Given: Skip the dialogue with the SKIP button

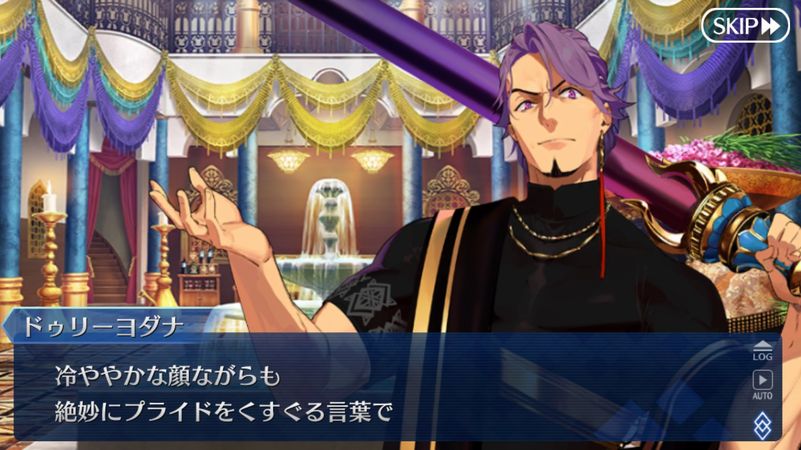Looking at the screenshot, I should pos(745,25).
